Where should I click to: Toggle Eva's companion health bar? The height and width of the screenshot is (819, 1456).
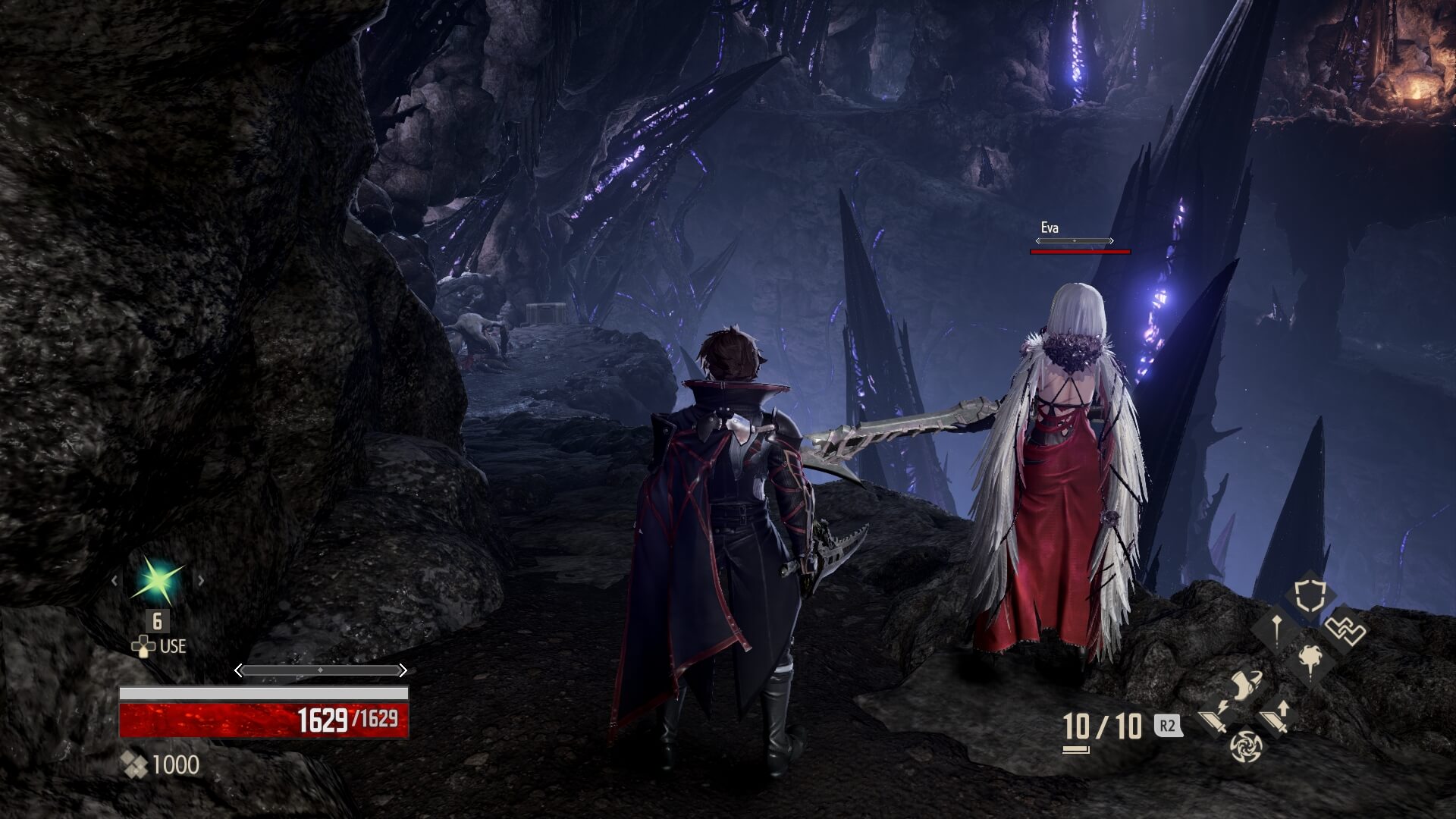(x=1080, y=250)
